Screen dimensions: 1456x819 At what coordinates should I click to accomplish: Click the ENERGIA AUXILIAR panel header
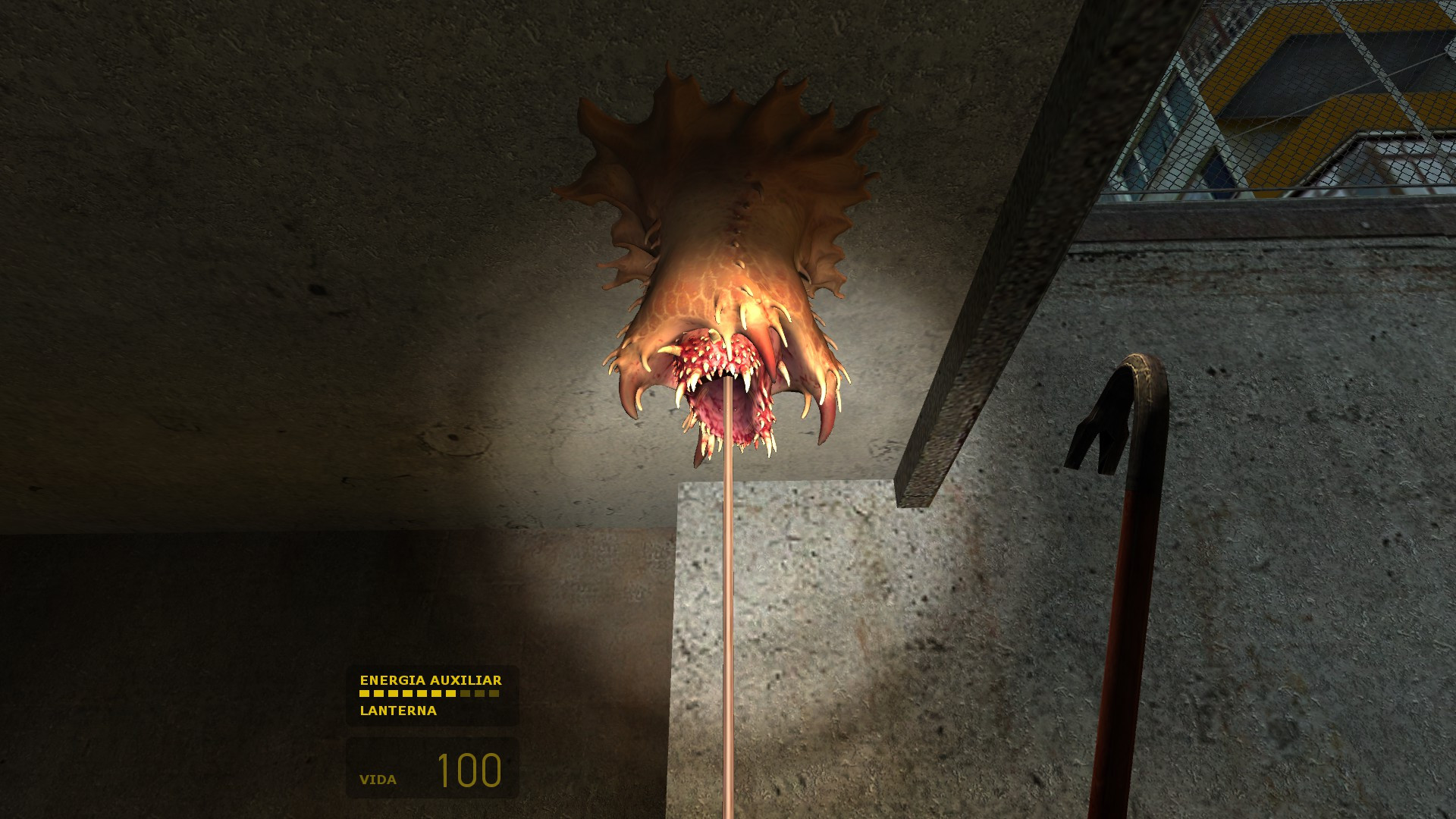pyautogui.click(x=431, y=681)
